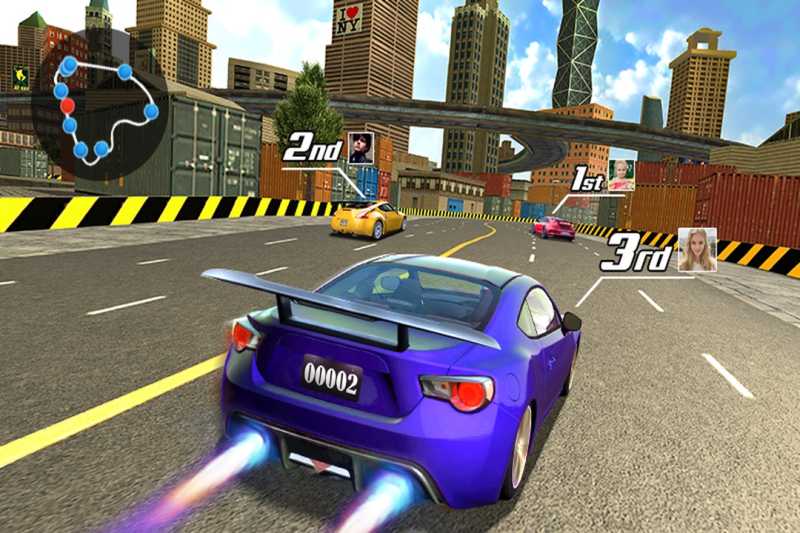Image resolution: width=800 pixels, height=533 pixels.
Task: Select the 1st place racer portrait
Action: (x=621, y=175)
